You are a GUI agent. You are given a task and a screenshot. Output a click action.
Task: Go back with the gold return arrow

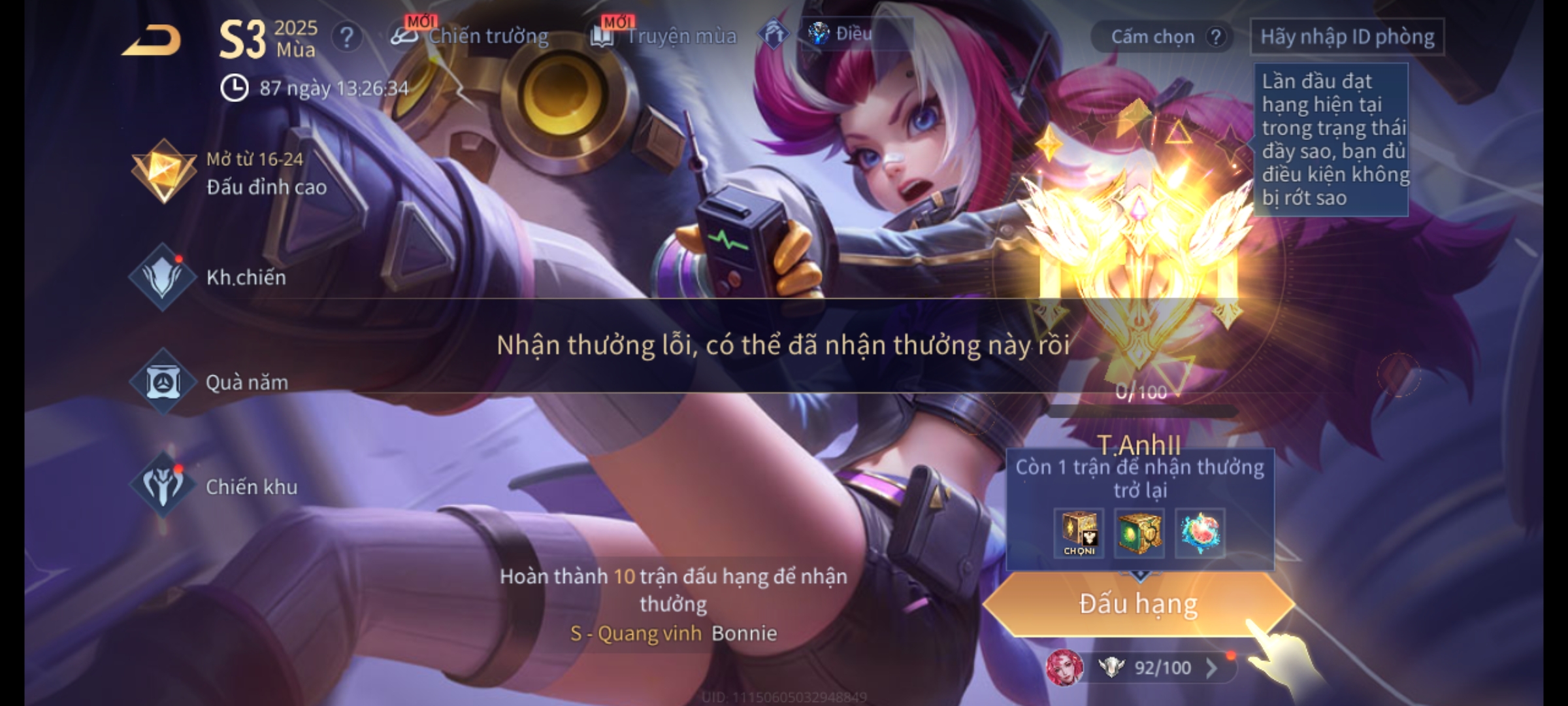tap(152, 41)
